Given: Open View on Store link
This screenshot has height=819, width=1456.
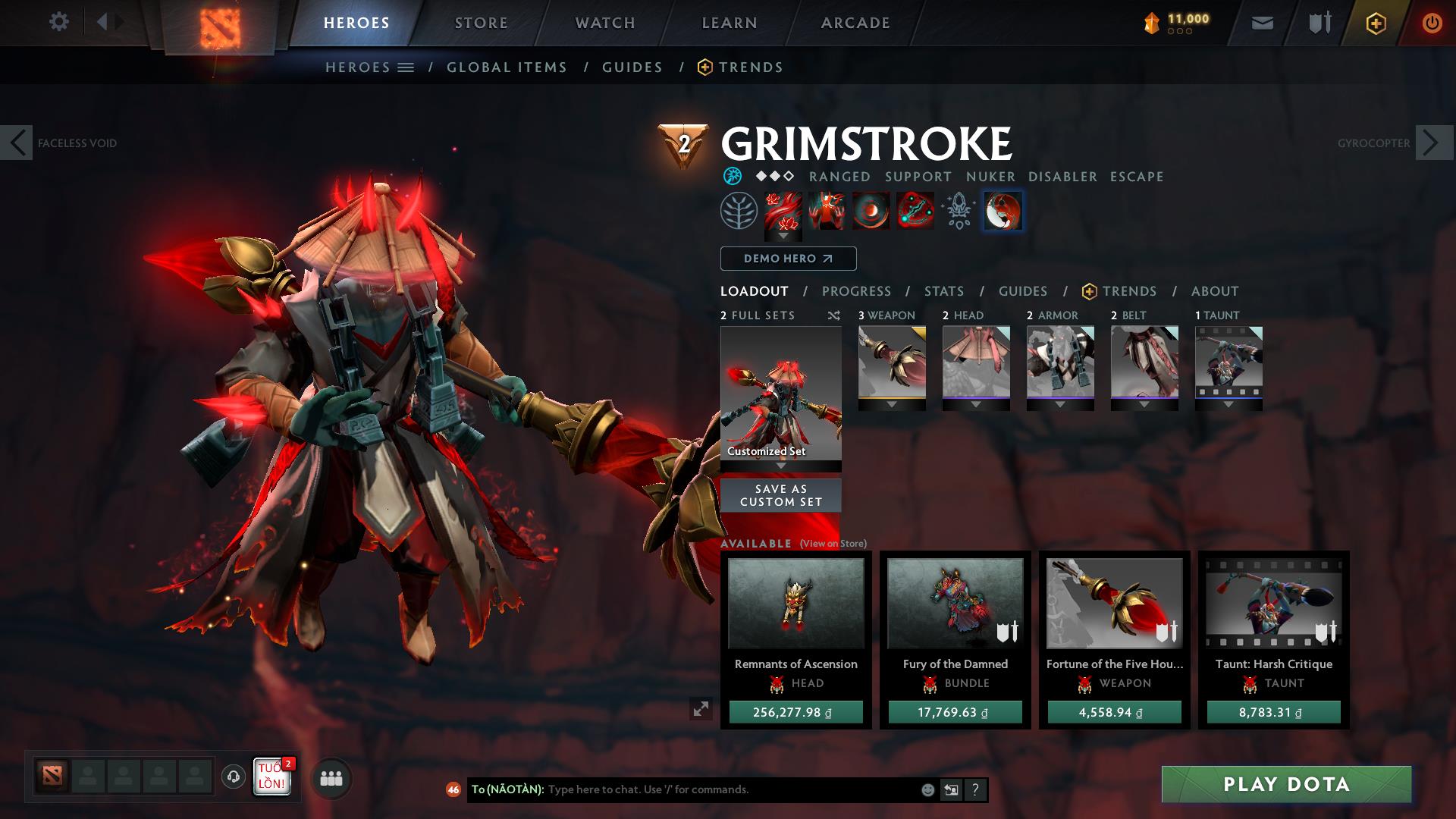Looking at the screenshot, I should pyautogui.click(x=834, y=544).
